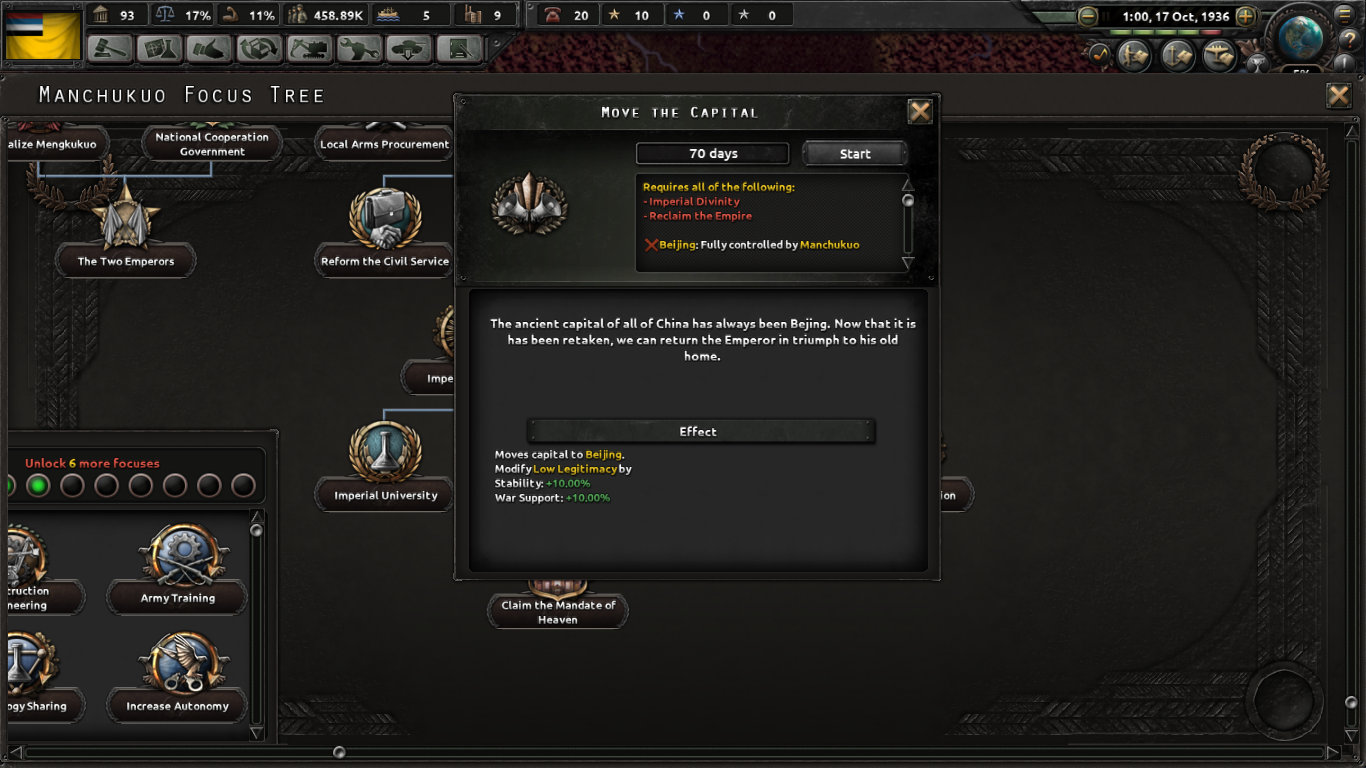
Task: Toggle the green focus filter dot
Action: [38, 486]
